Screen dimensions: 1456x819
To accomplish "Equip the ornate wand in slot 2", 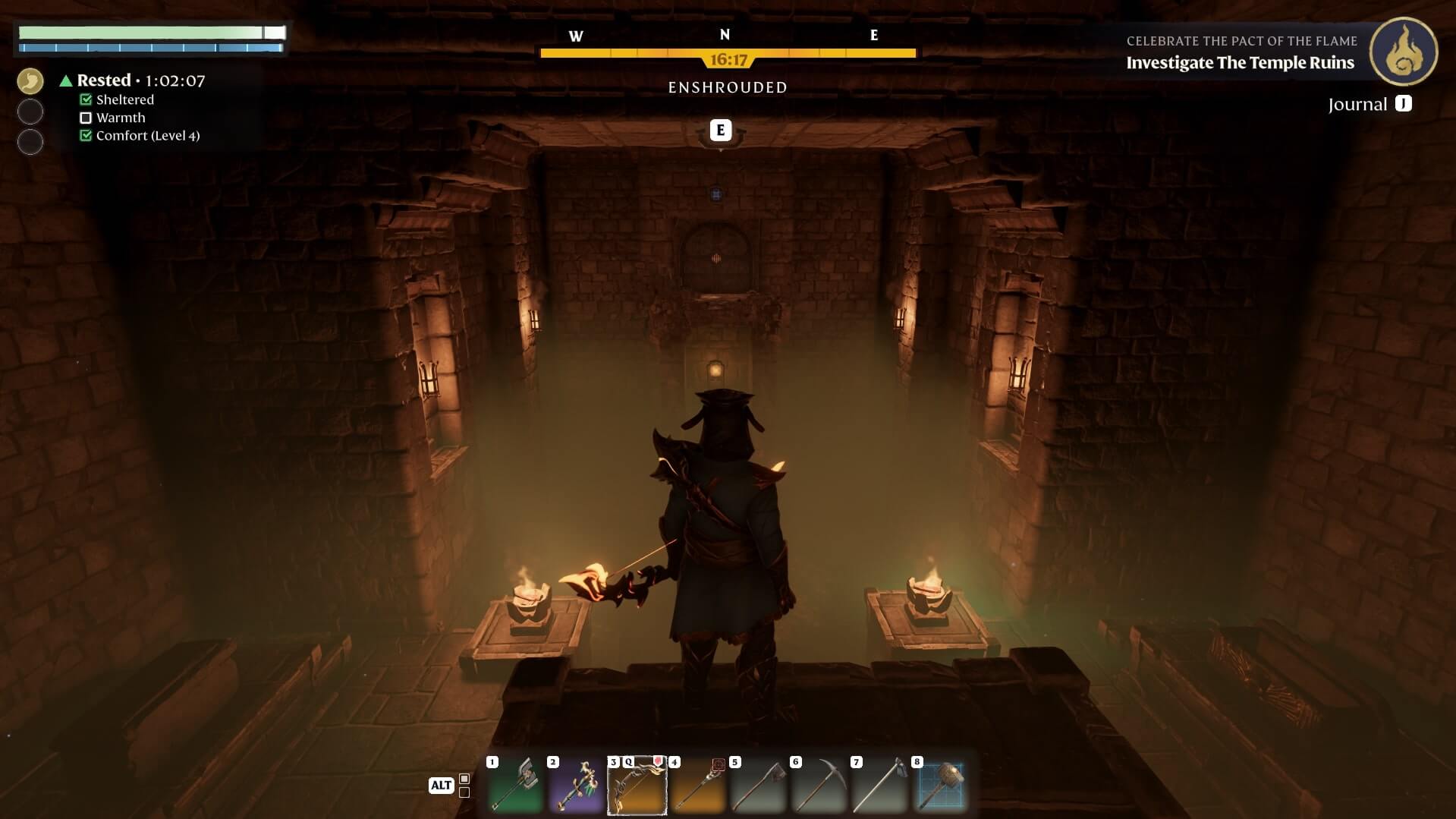I will 577,786.
